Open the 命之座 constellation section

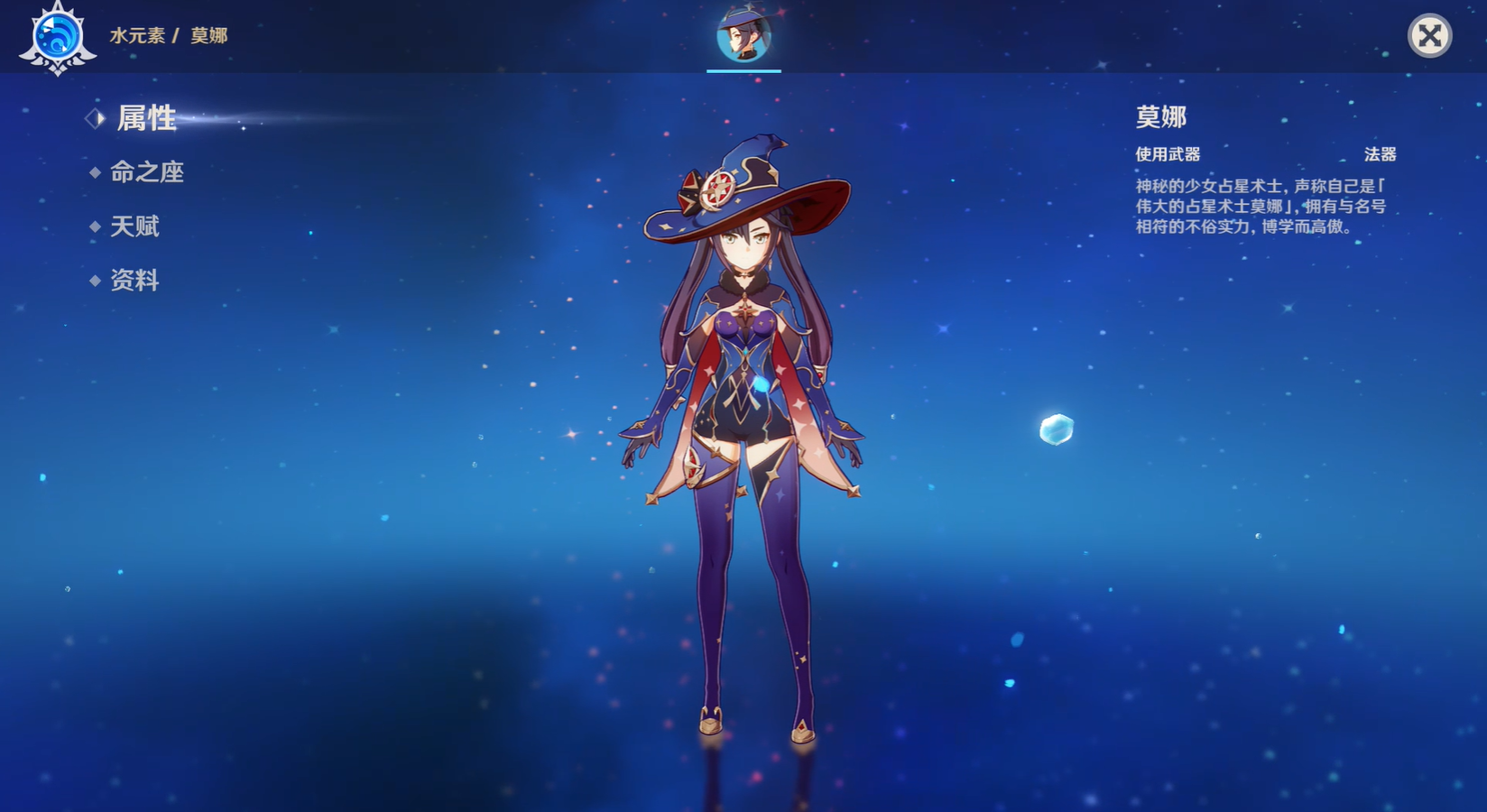[146, 172]
